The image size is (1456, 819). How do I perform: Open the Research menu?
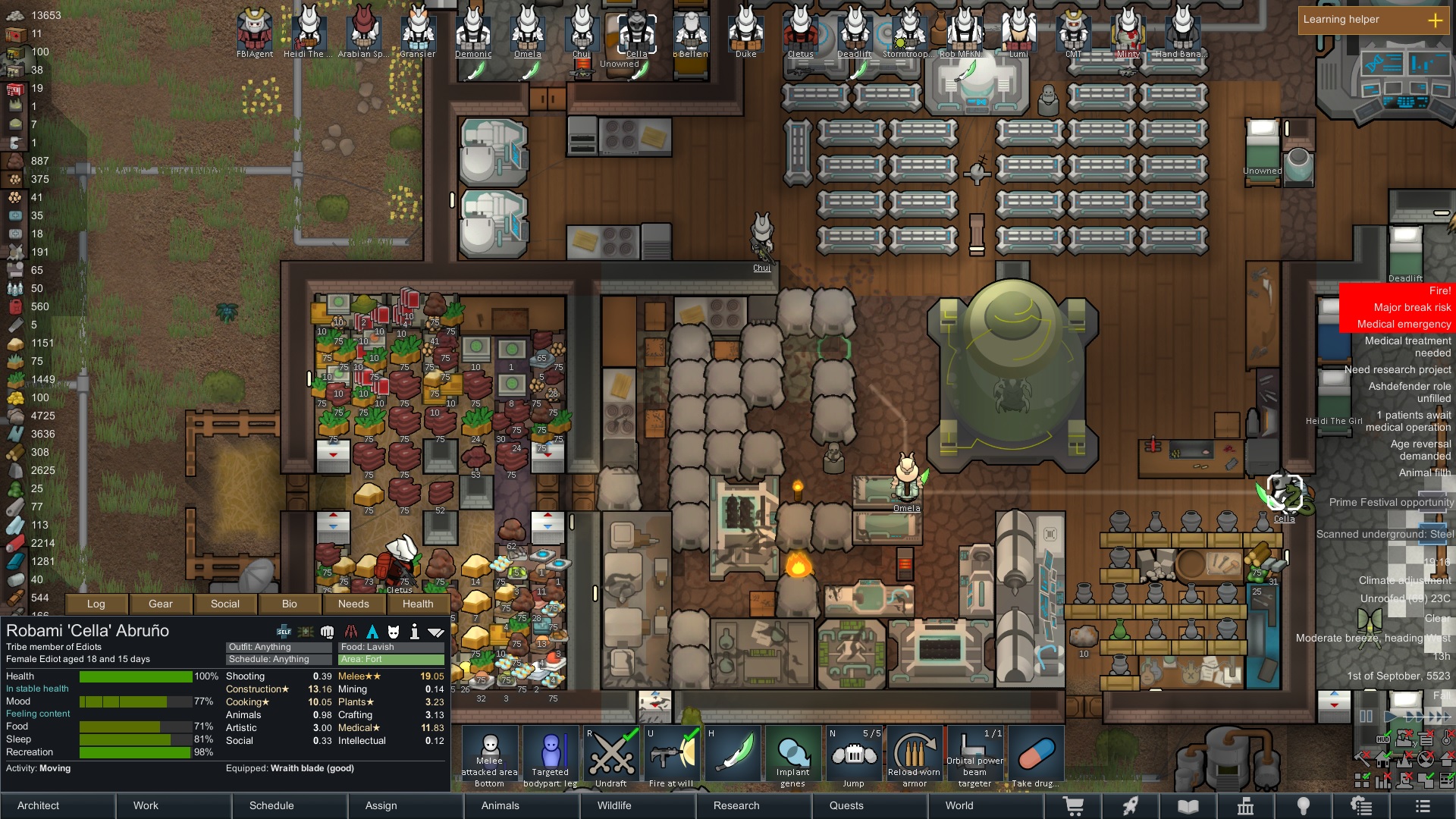(x=736, y=805)
